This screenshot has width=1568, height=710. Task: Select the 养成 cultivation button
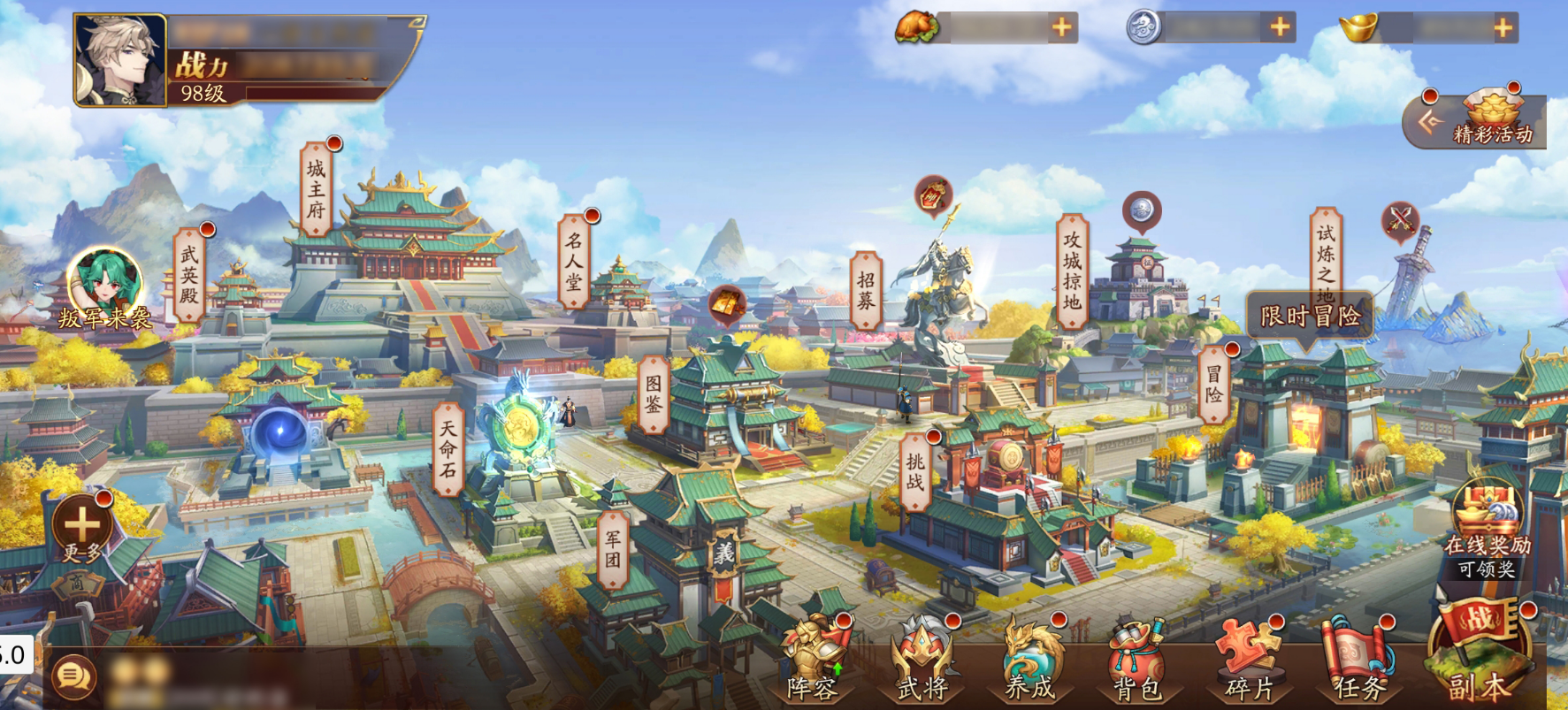point(1030,659)
